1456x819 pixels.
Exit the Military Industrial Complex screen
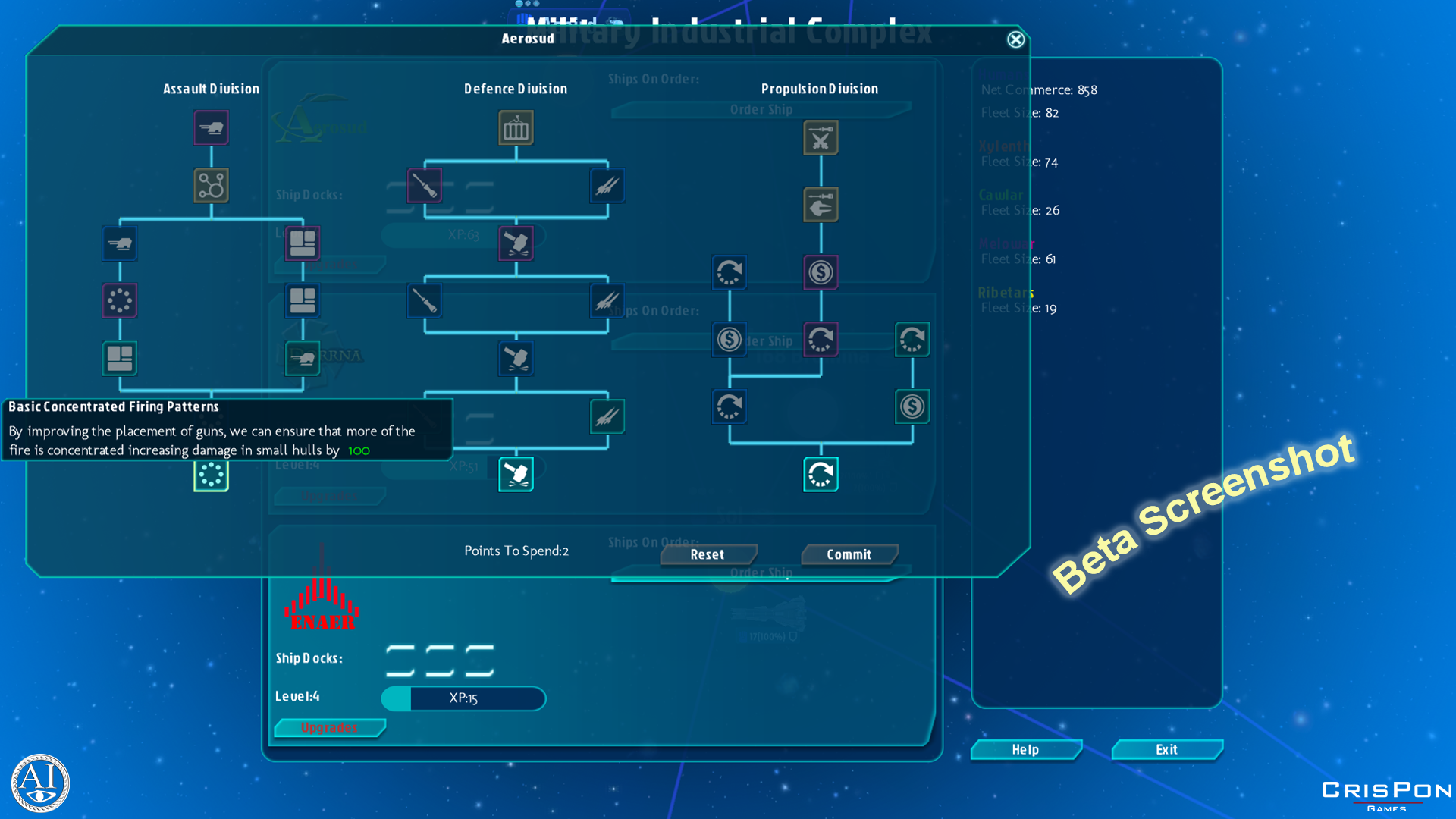coord(1166,749)
